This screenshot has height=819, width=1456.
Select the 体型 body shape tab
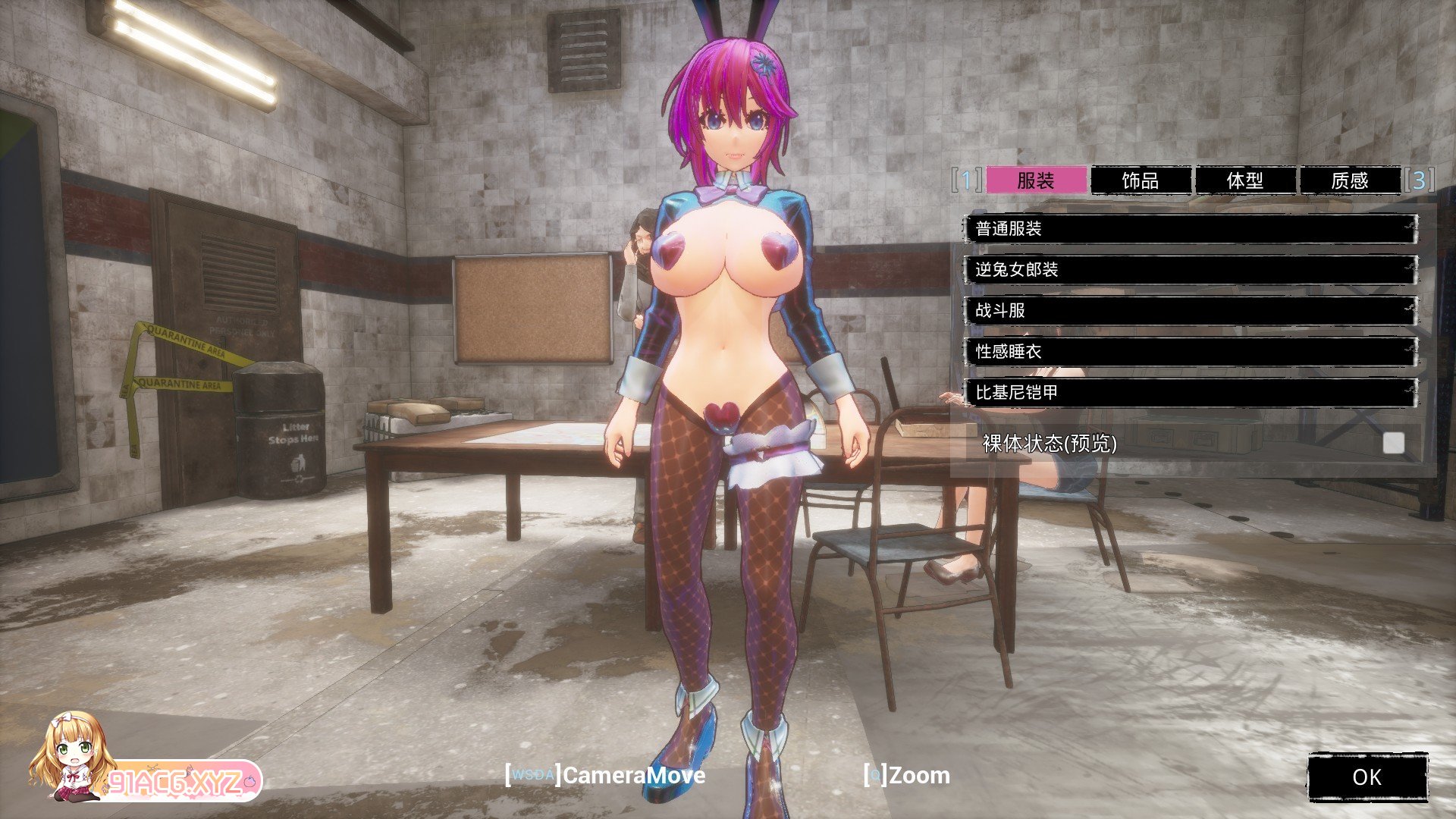pyautogui.click(x=1244, y=180)
